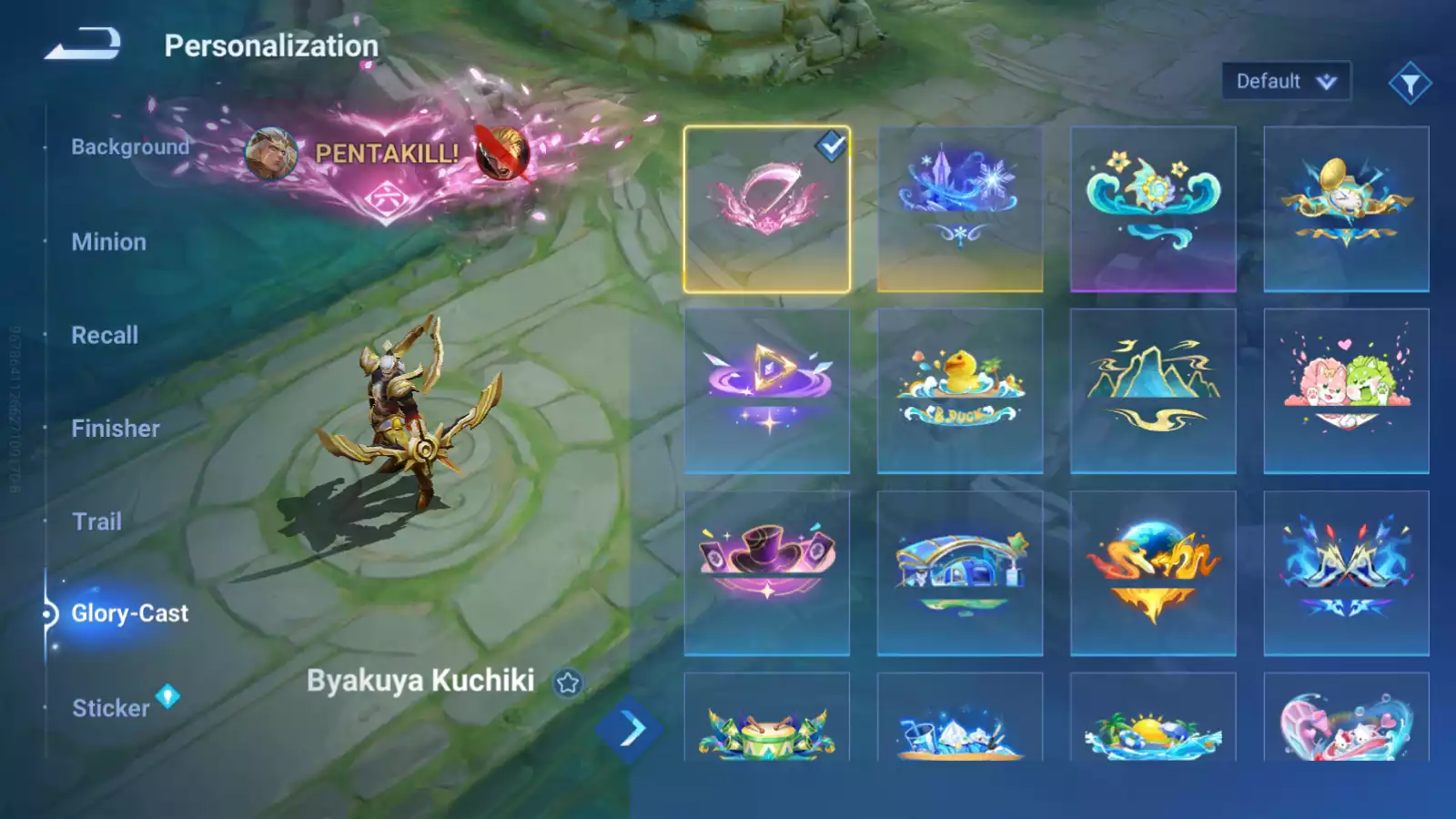Go to the Finisher section
The height and width of the screenshot is (819, 1456).
tap(115, 428)
